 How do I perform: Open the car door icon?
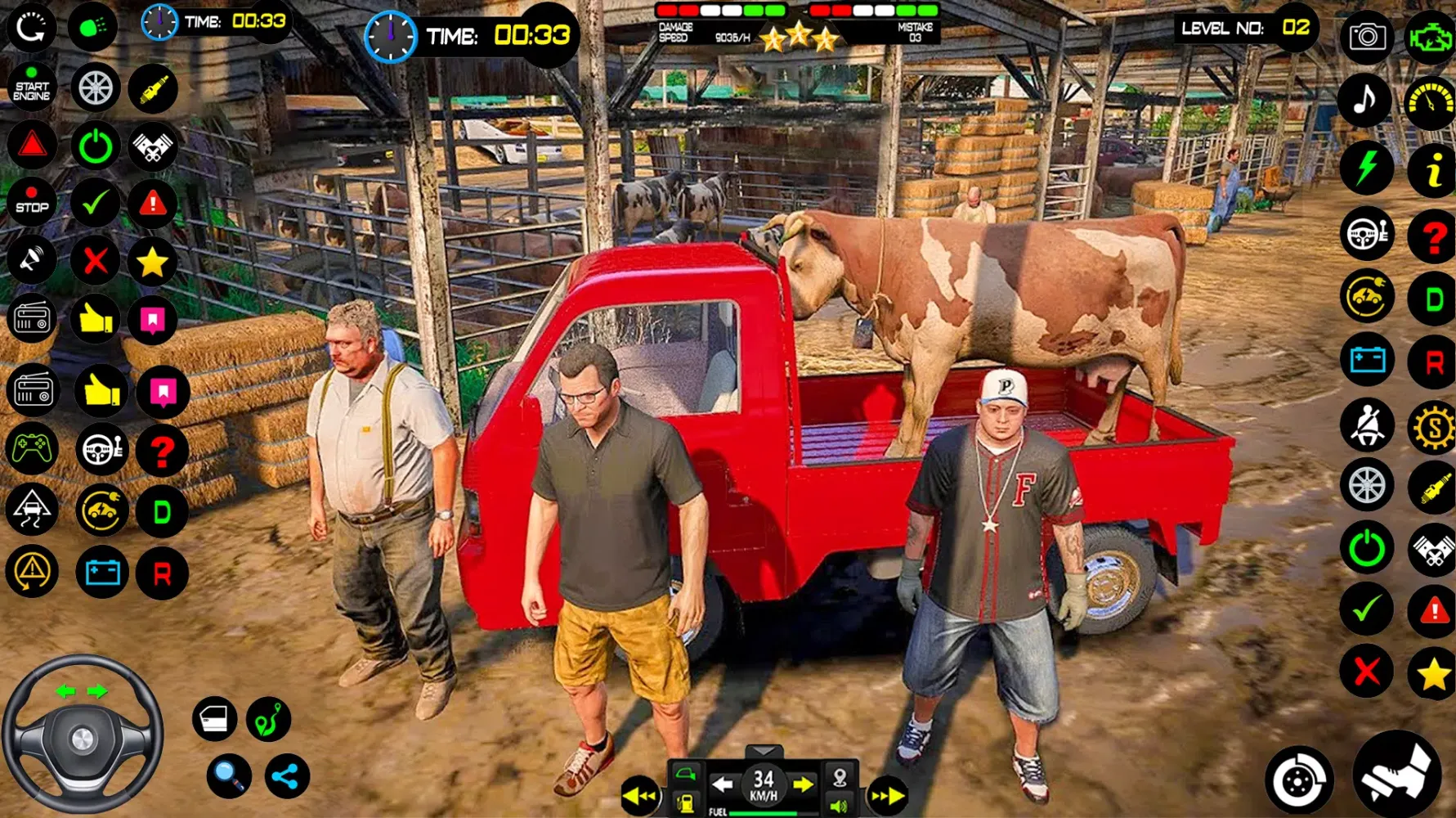[x=214, y=719]
